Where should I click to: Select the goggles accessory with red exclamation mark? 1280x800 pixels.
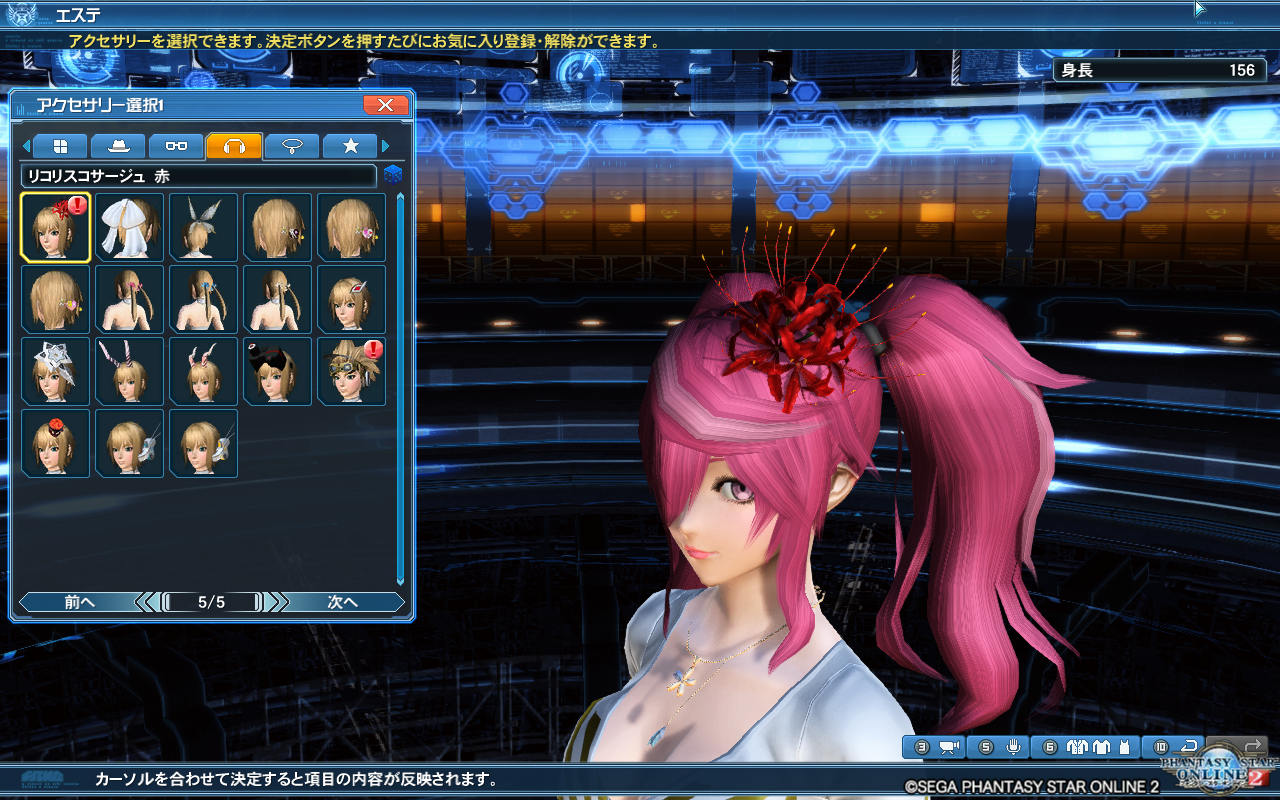point(352,371)
